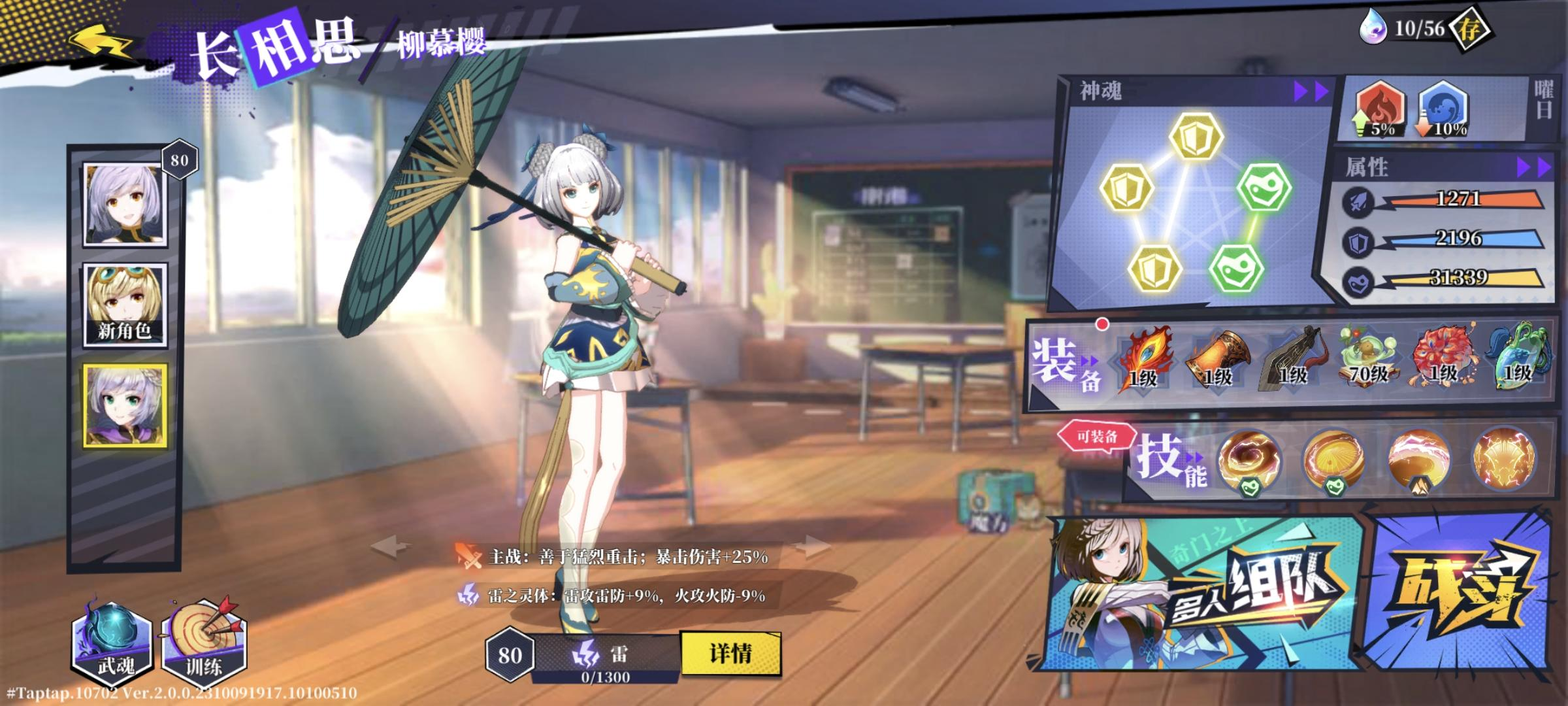This screenshot has width=1568, height=706.
Task: Expand the 属性 attributes panel
Action: 1533,168
